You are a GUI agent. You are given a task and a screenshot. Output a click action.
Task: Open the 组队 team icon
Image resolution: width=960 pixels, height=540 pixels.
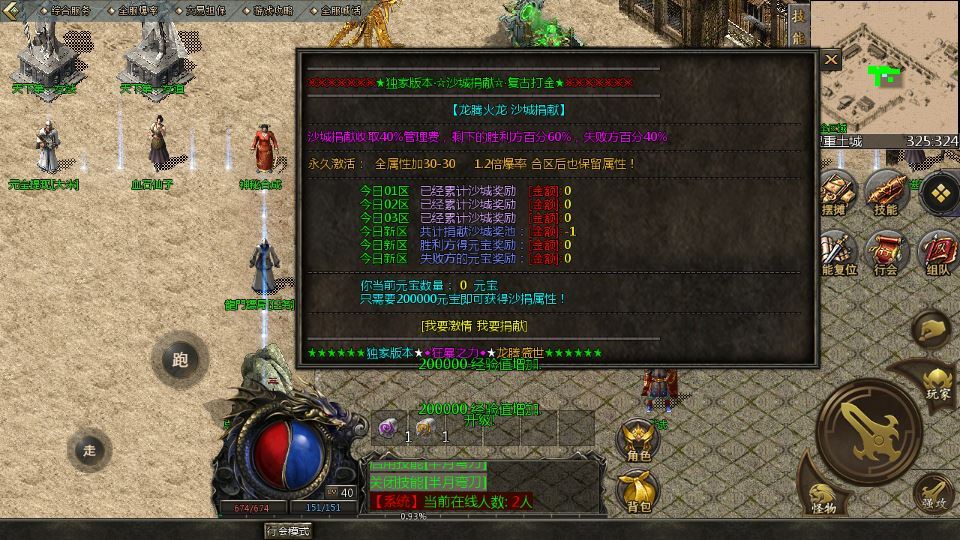[x=937, y=252]
